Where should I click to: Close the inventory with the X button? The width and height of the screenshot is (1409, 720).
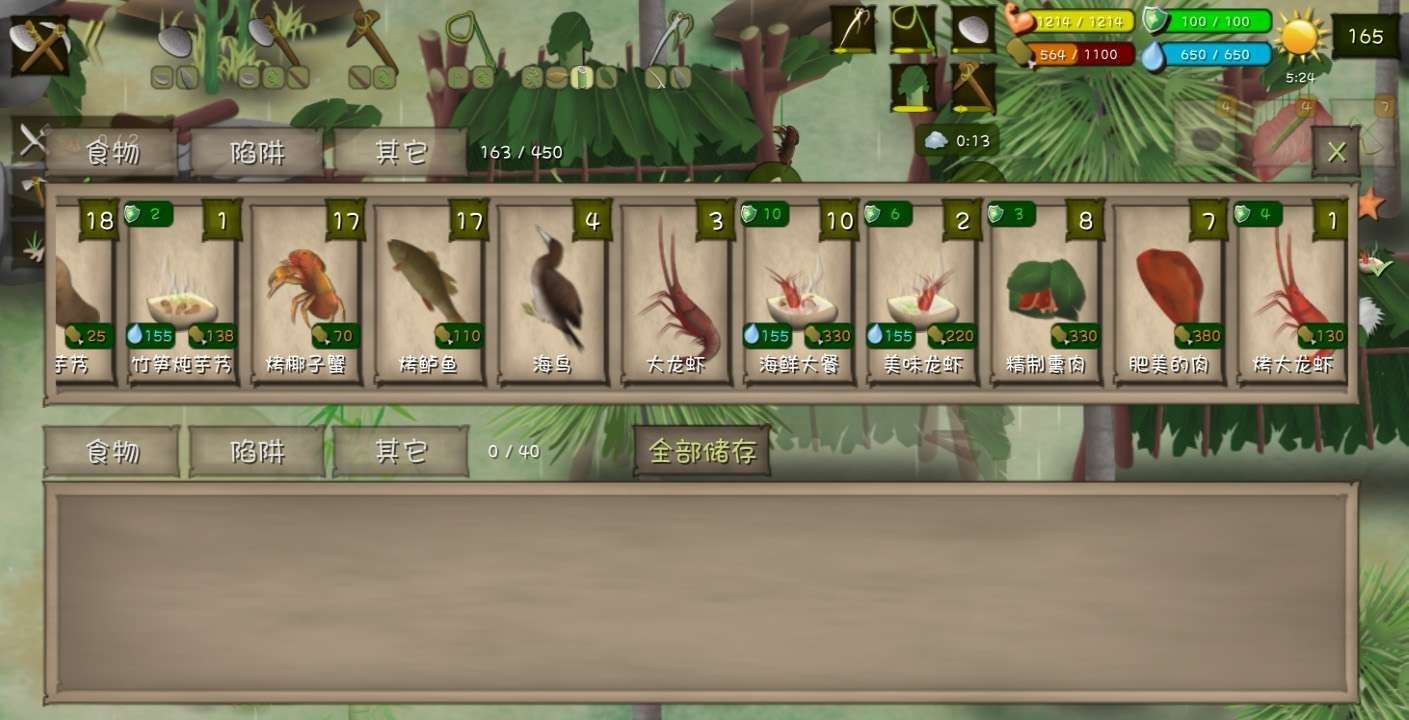1337,152
